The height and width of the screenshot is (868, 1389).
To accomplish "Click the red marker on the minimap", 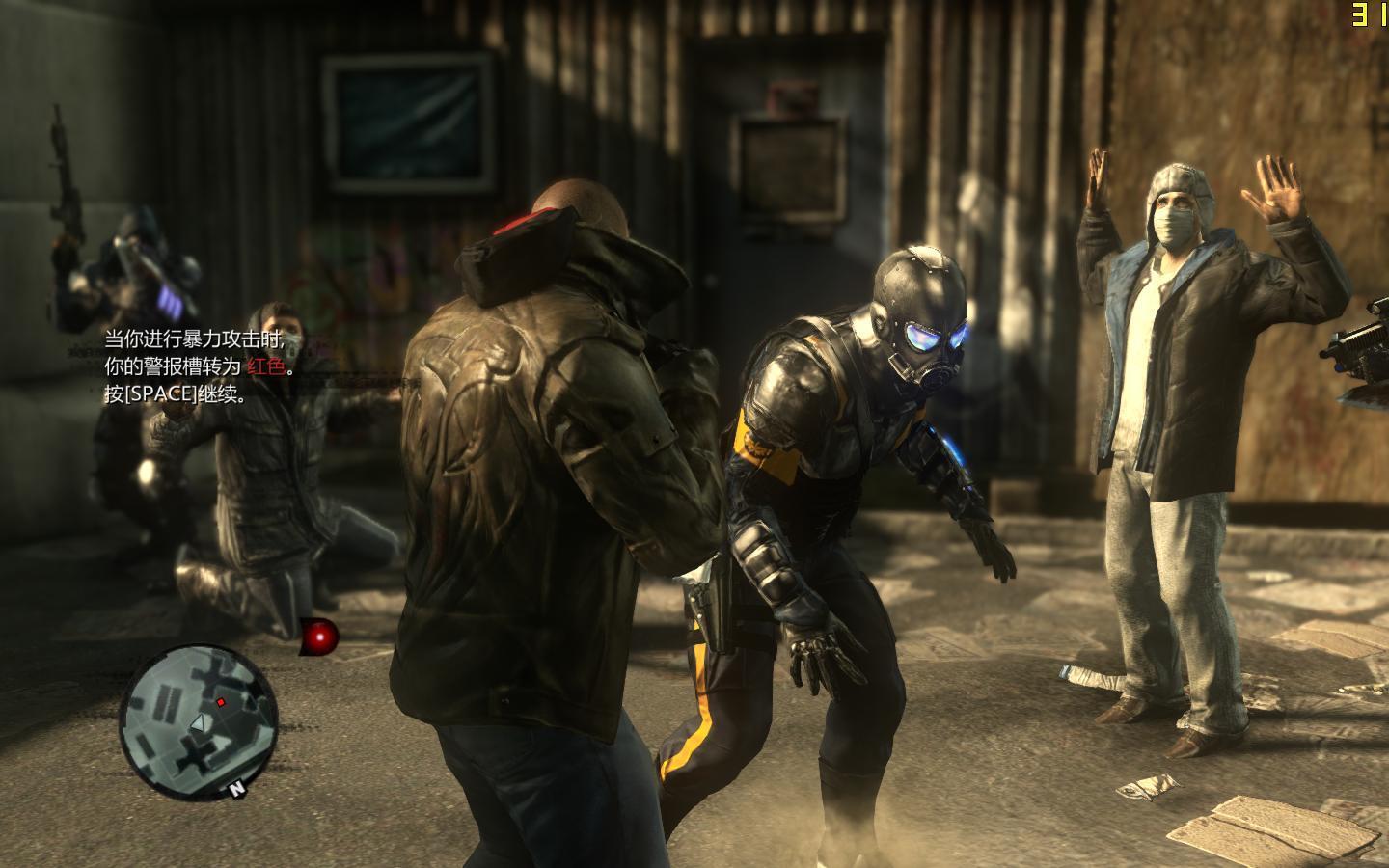I will tap(221, 701).
